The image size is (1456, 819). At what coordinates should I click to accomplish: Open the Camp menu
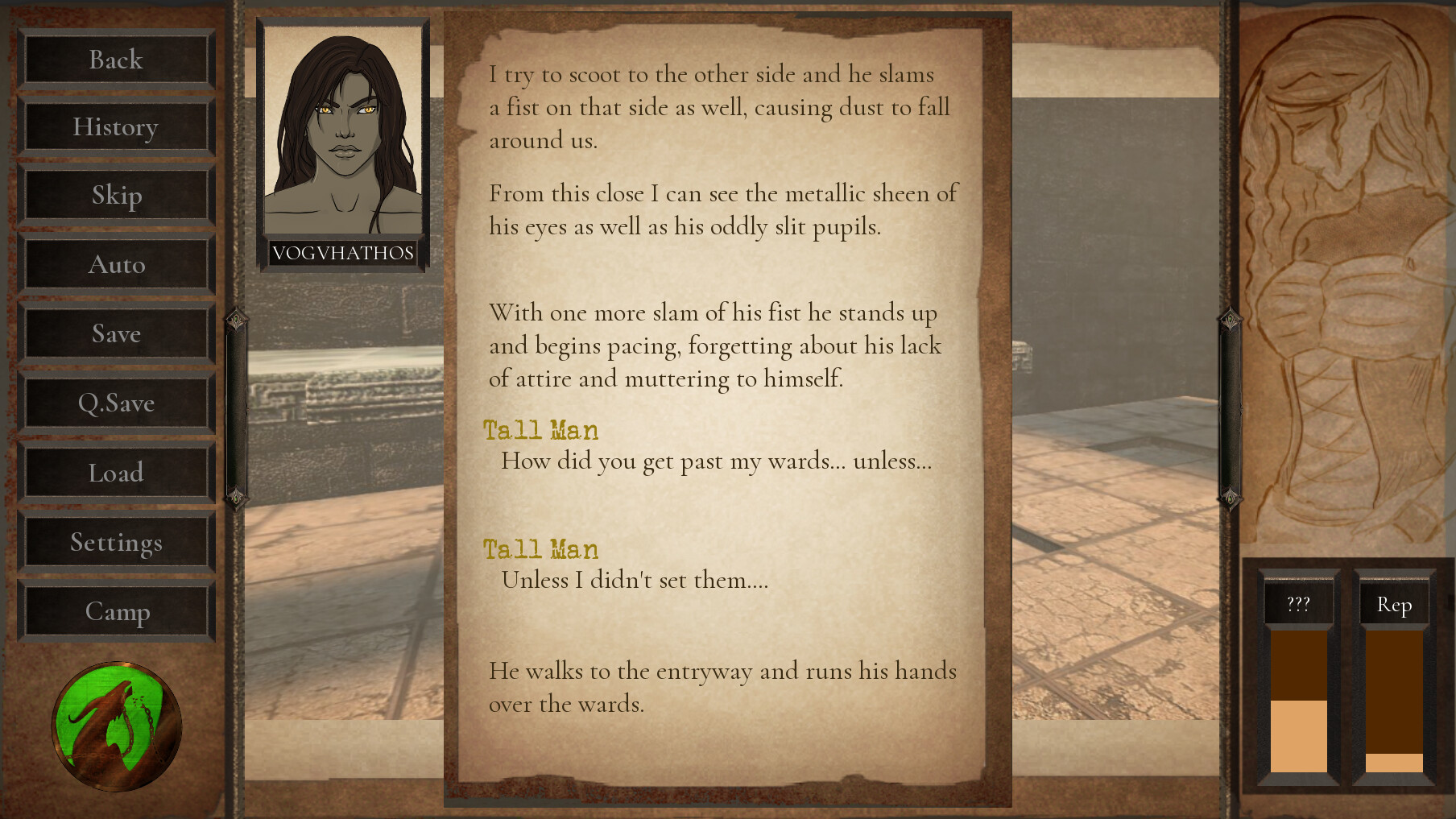pos(116,611)
